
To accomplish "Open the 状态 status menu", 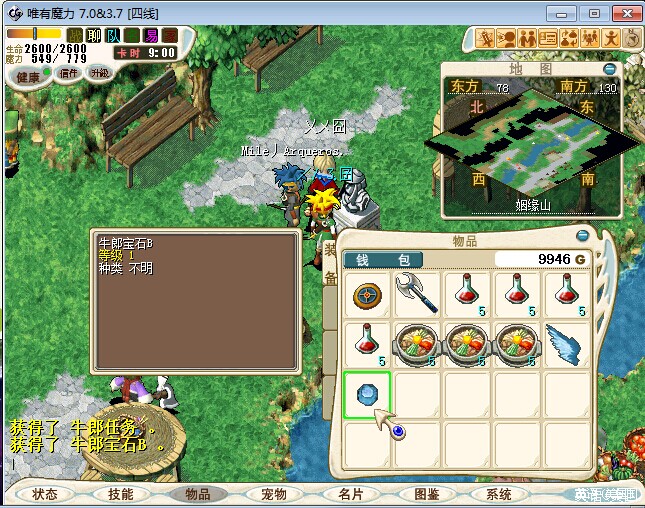I will pyautogui.click(x=45, y=494).
